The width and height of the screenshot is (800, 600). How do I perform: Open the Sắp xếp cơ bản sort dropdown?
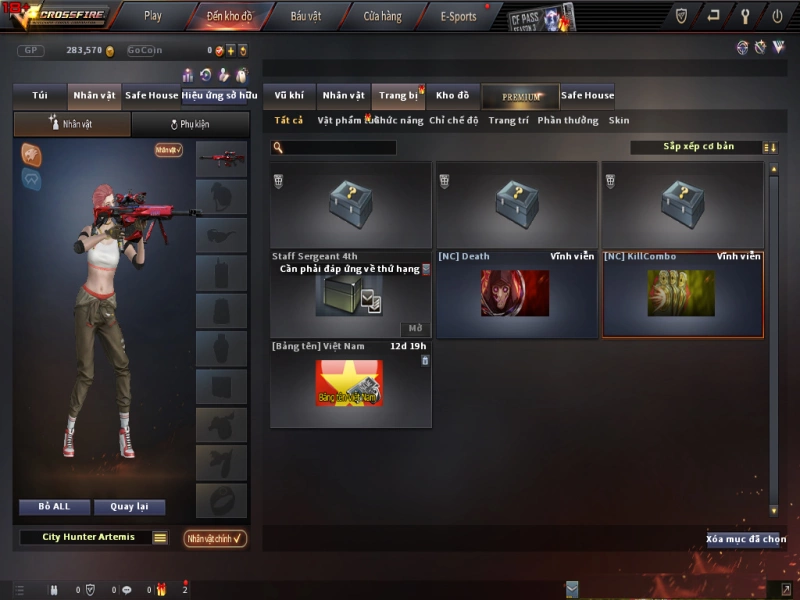point(697,147)
